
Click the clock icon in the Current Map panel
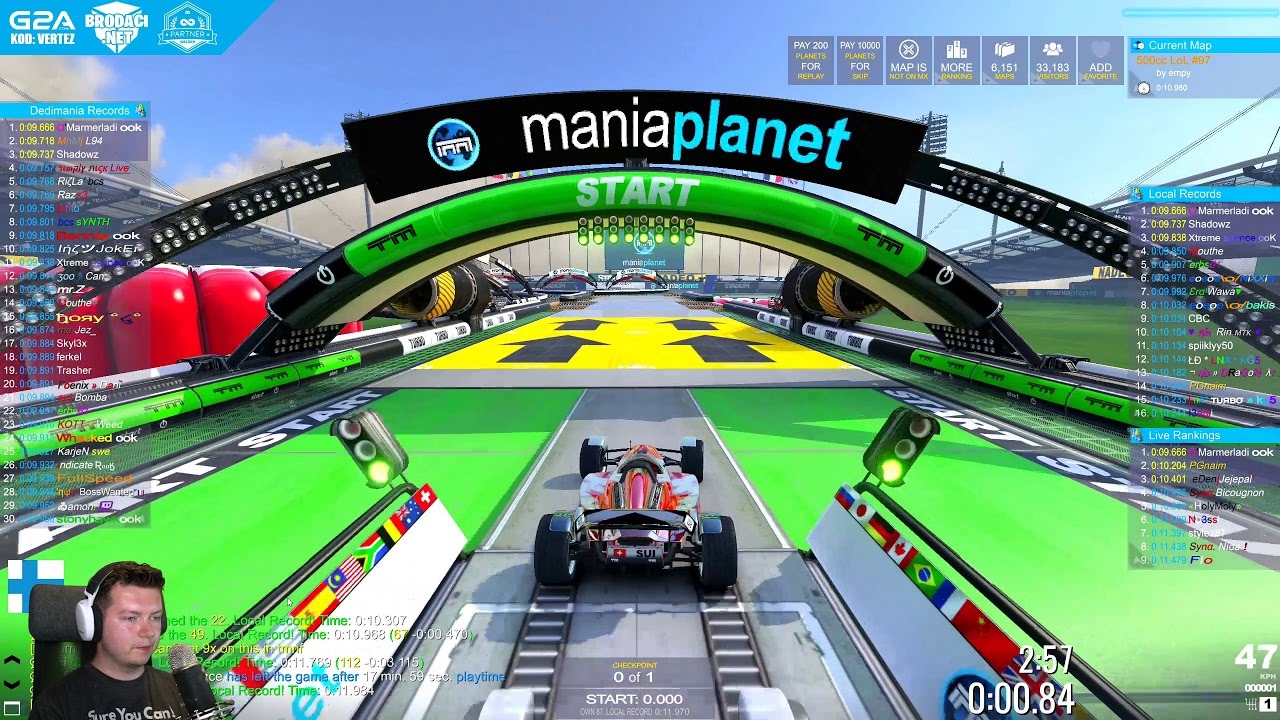1143,89
